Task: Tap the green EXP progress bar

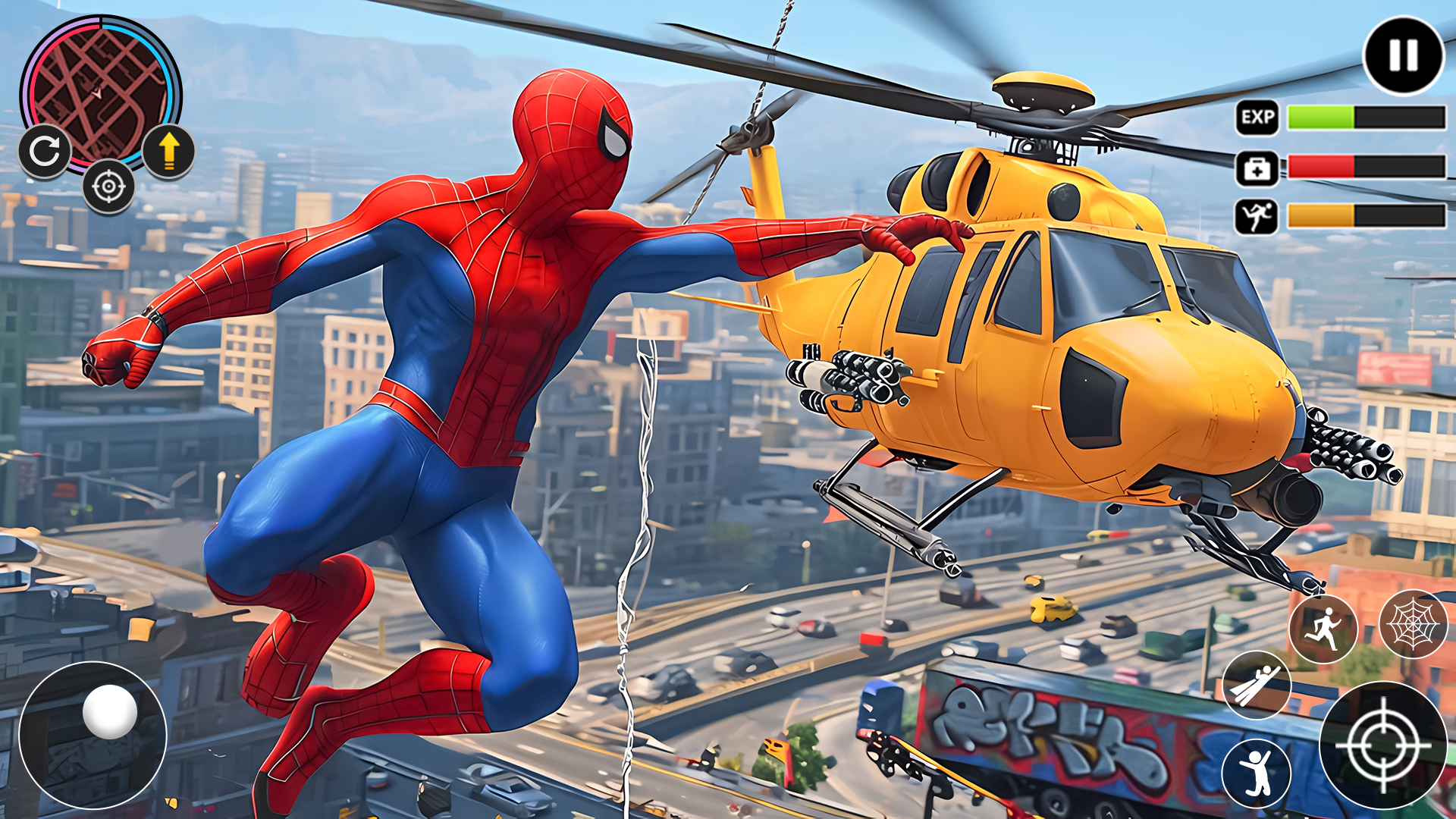Action: coord(1323,118)
